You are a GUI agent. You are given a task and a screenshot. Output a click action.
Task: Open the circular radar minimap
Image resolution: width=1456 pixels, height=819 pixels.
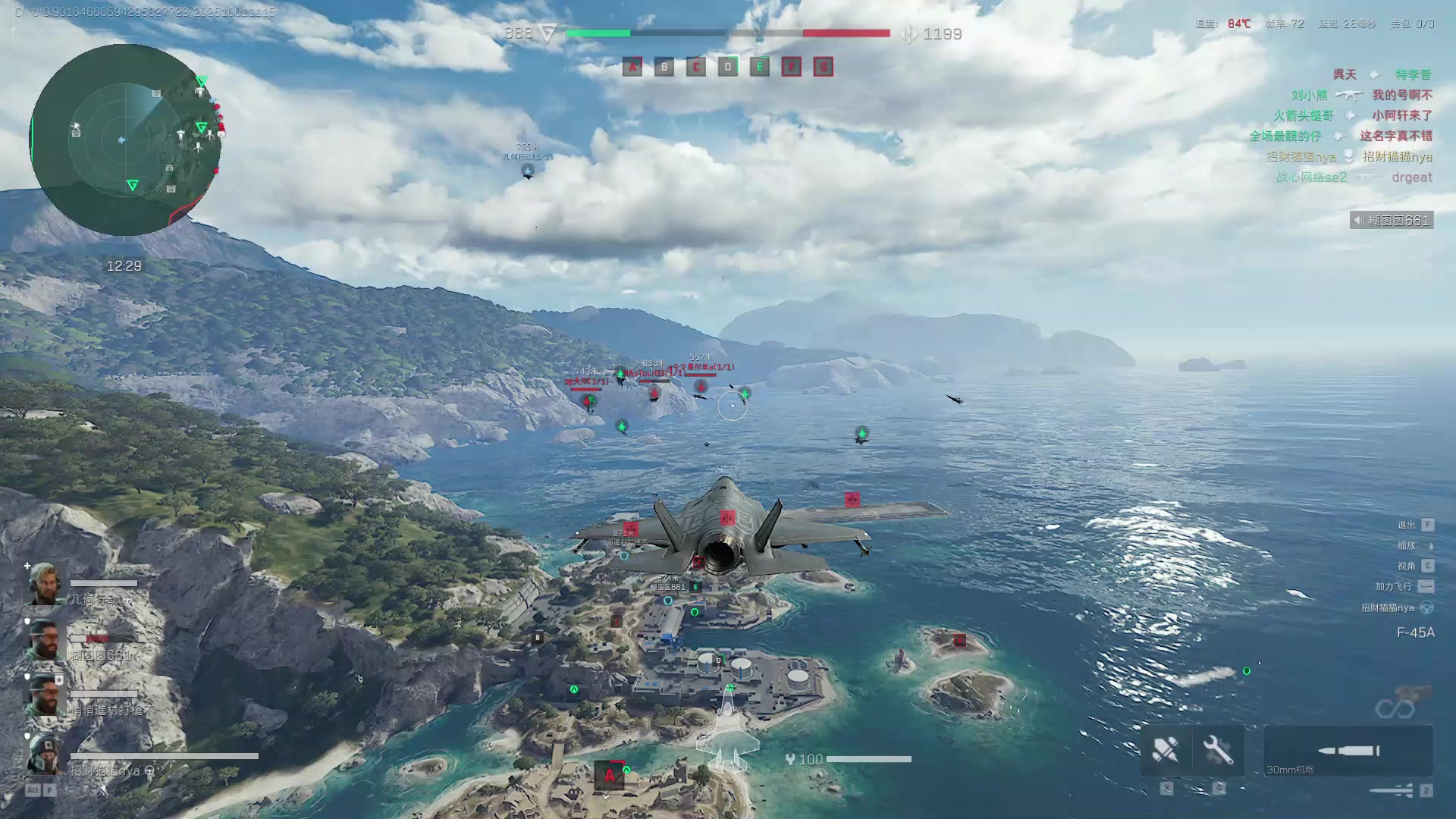[x=125, y=140]
